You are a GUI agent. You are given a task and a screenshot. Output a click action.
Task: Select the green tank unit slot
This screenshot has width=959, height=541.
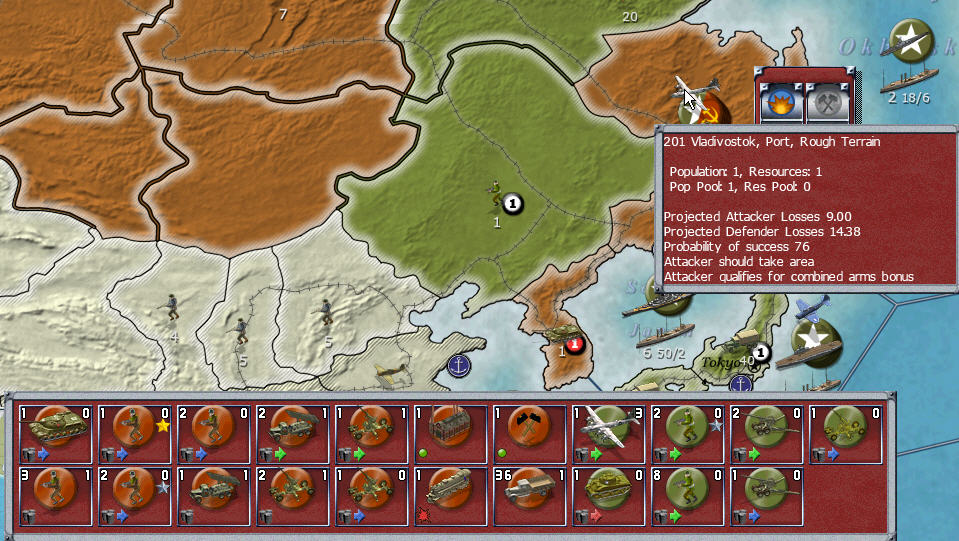(x=609, y=495)
